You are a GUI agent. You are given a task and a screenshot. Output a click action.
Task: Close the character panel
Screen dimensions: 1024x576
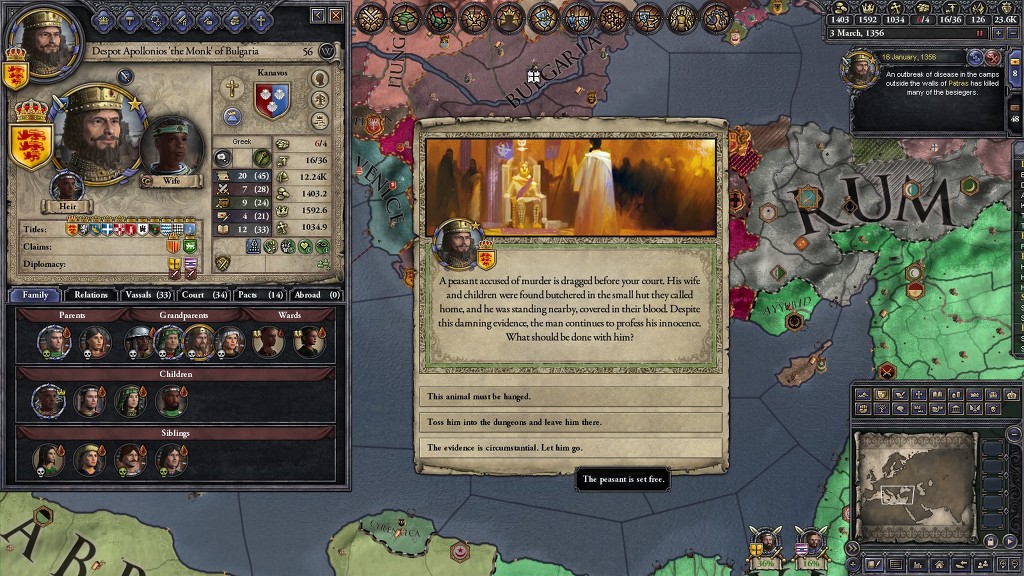click(x=337, y=15)
